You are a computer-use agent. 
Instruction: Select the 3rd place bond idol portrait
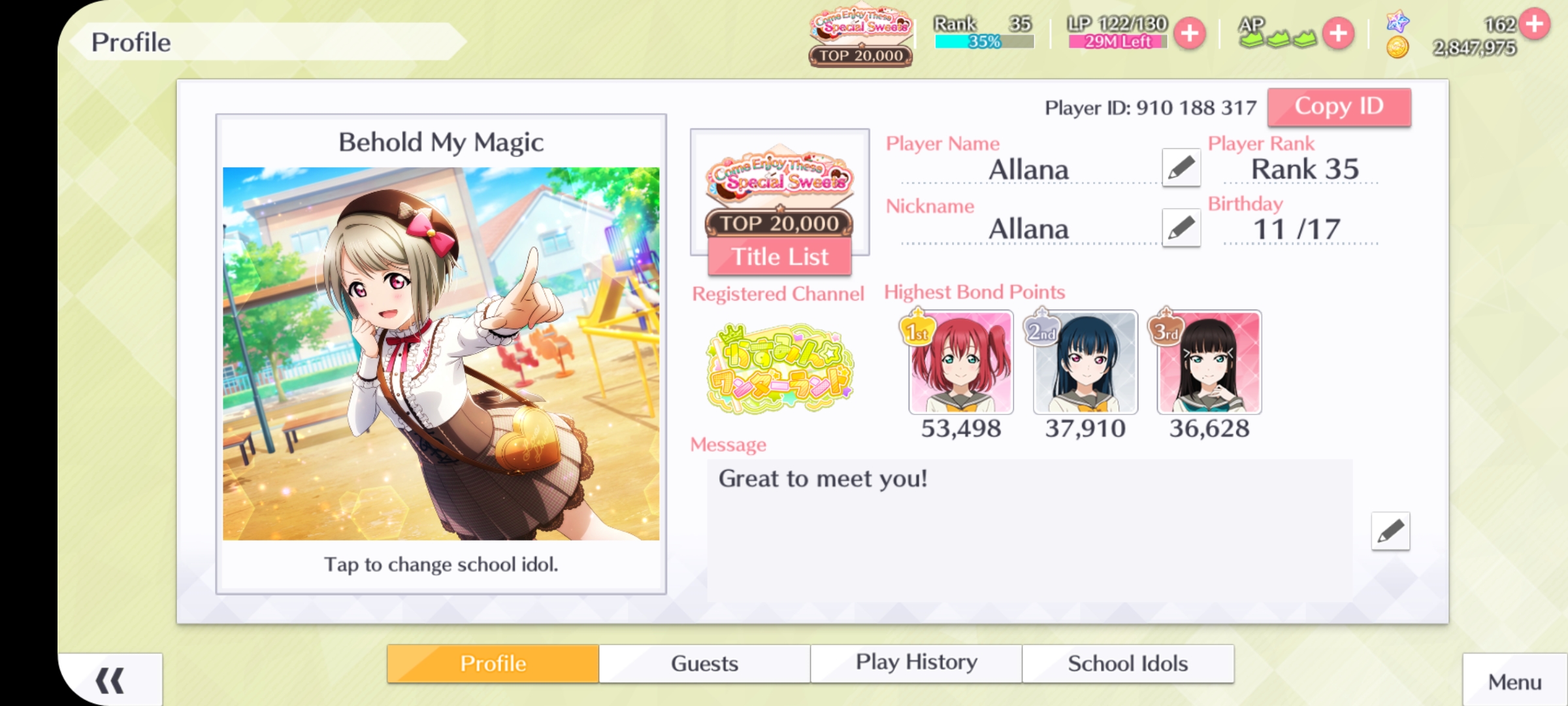[1209, 363]
